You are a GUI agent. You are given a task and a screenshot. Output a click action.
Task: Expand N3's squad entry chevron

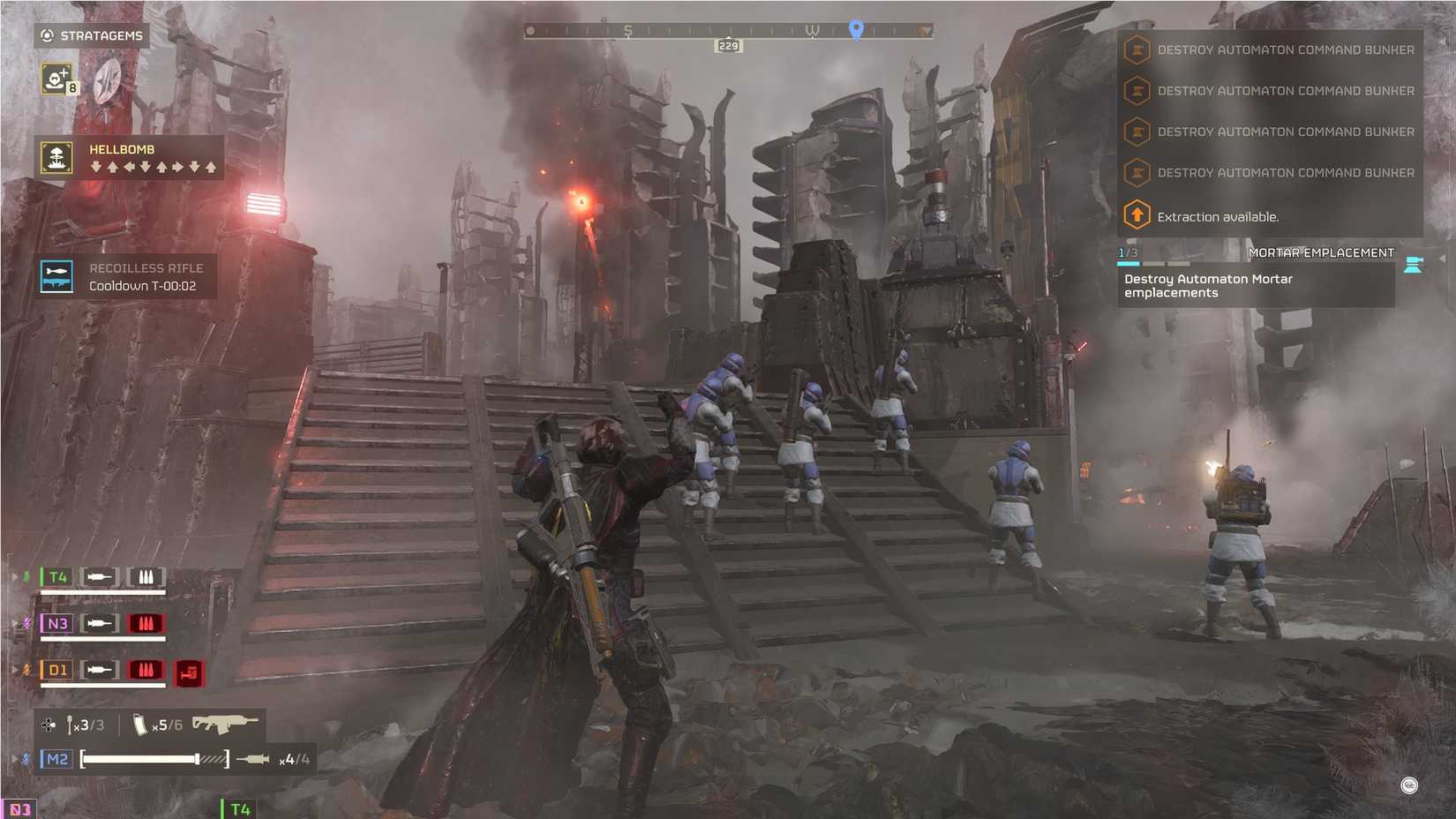(x=11, y=622)
